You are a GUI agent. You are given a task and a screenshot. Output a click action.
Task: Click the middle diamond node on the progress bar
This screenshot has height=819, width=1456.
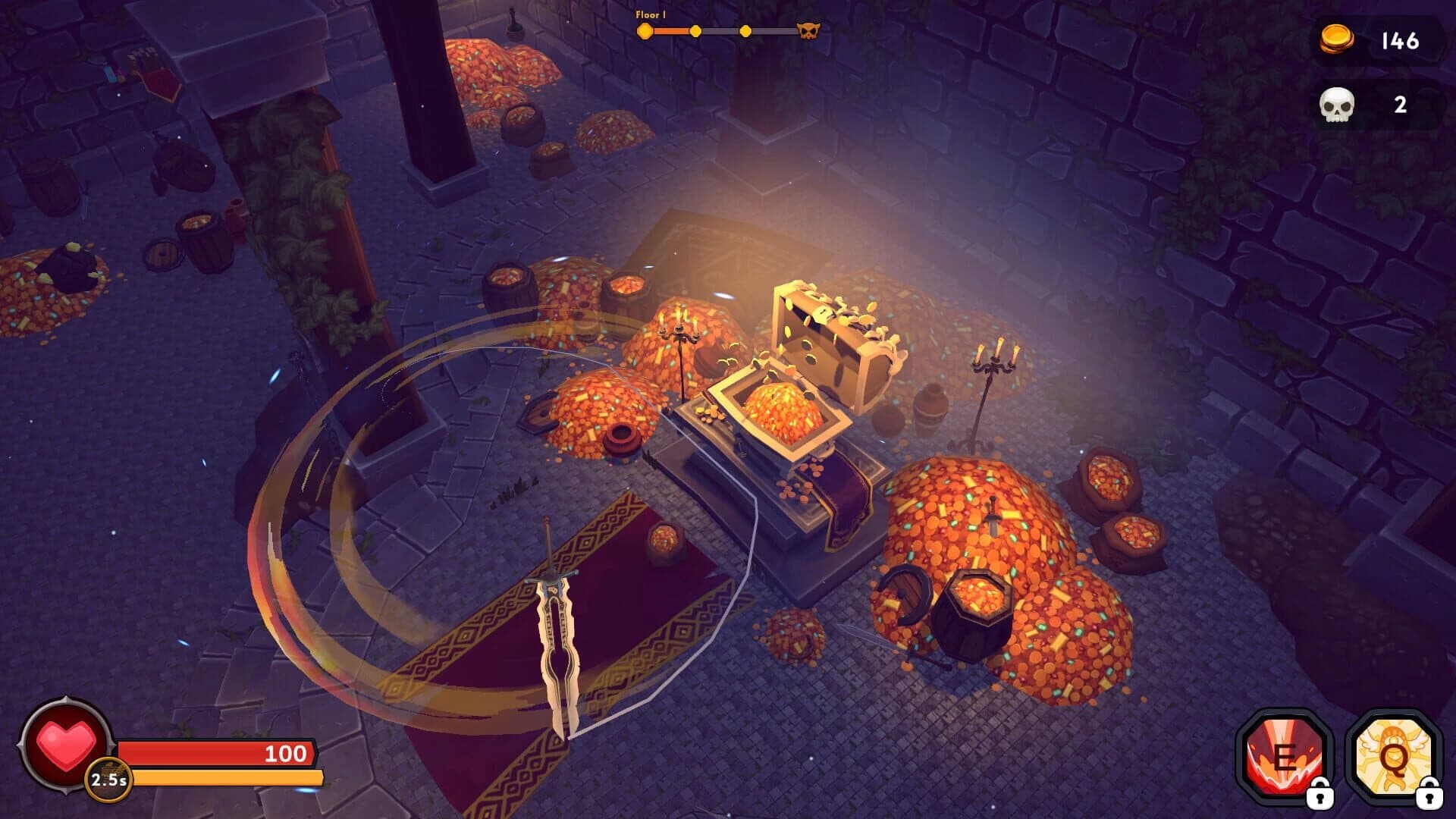745,30
